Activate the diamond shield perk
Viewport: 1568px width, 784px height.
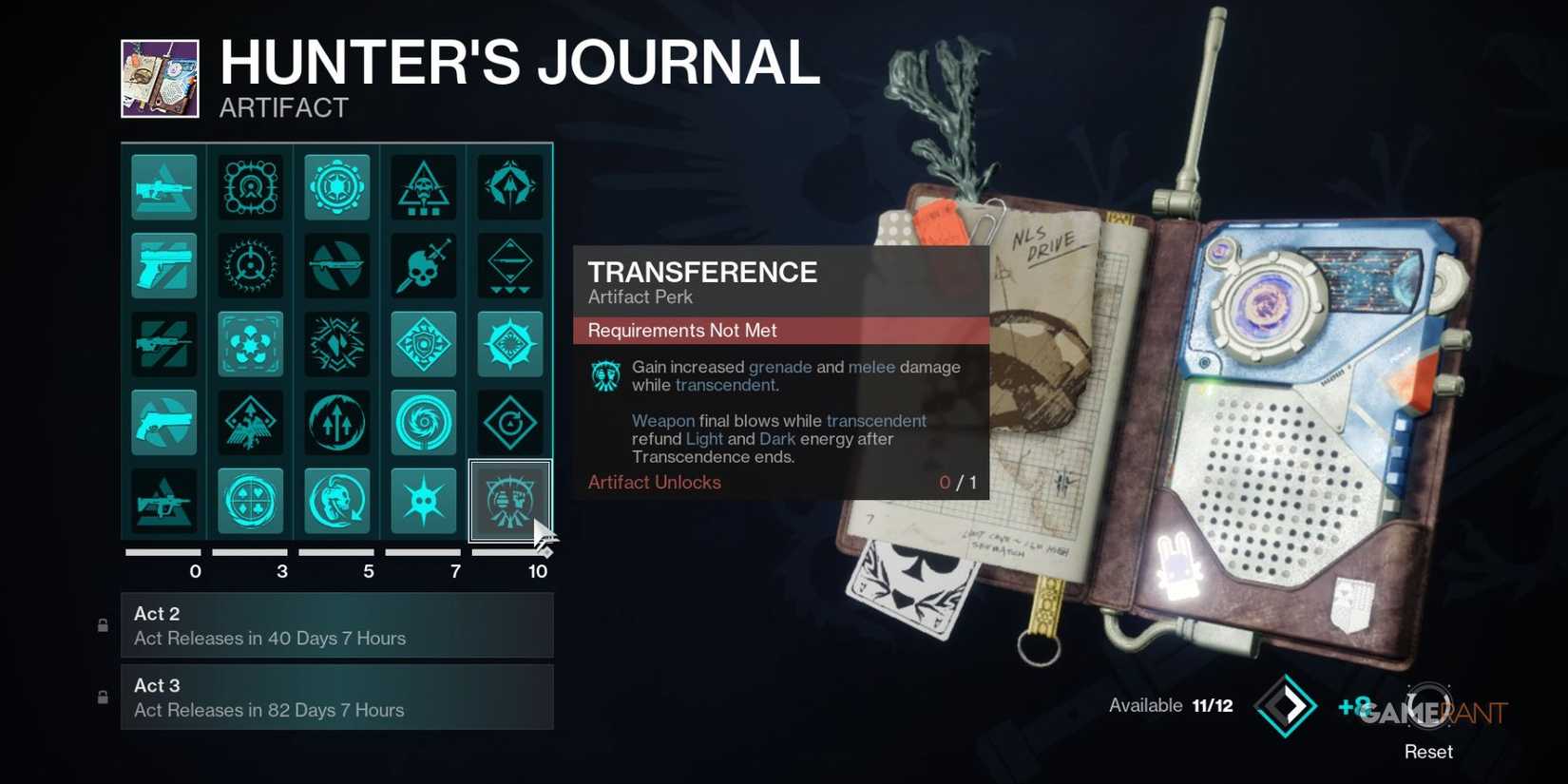[423, 344]
